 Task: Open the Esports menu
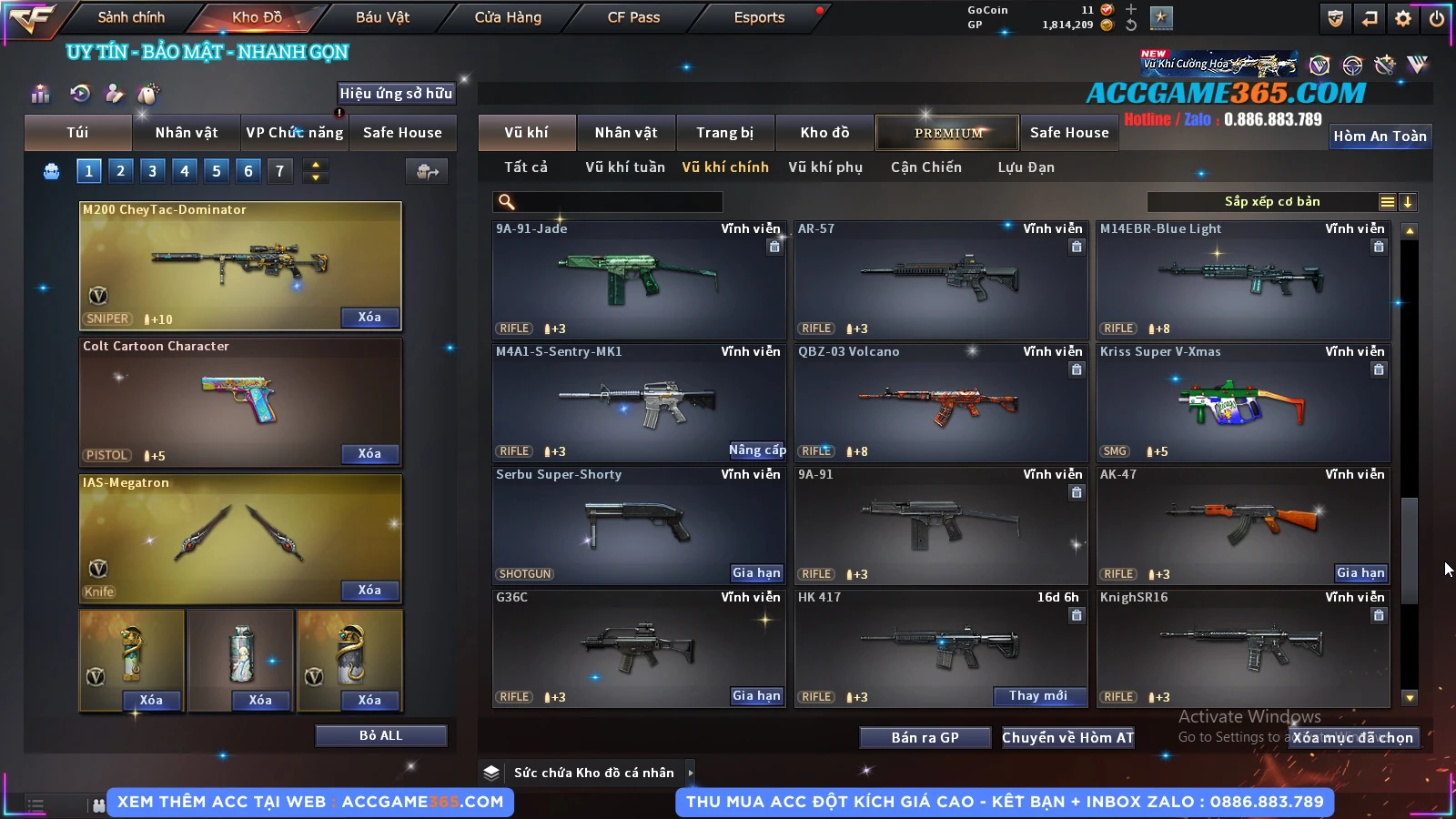[x=759, y=17]
